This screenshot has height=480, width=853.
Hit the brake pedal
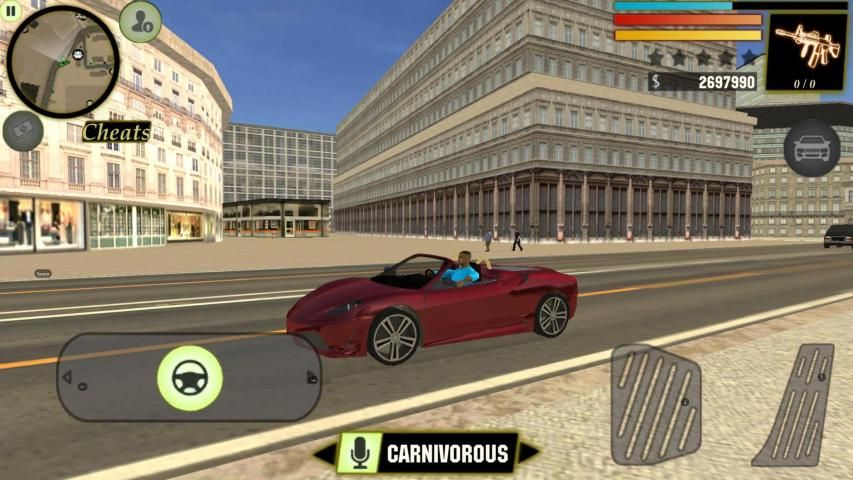tap(656, 403)
